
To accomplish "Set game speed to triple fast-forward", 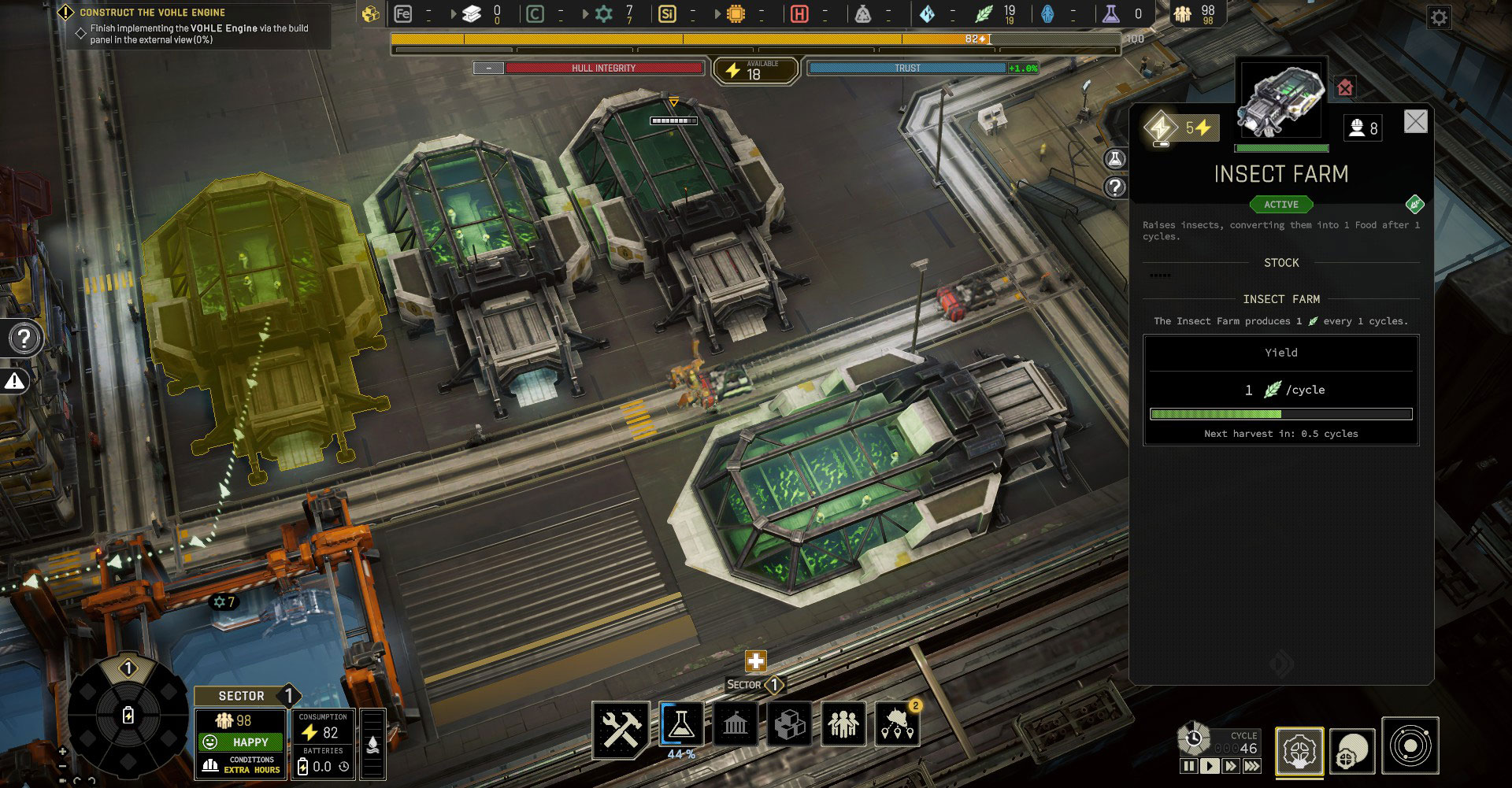I will click(1251, 766).
